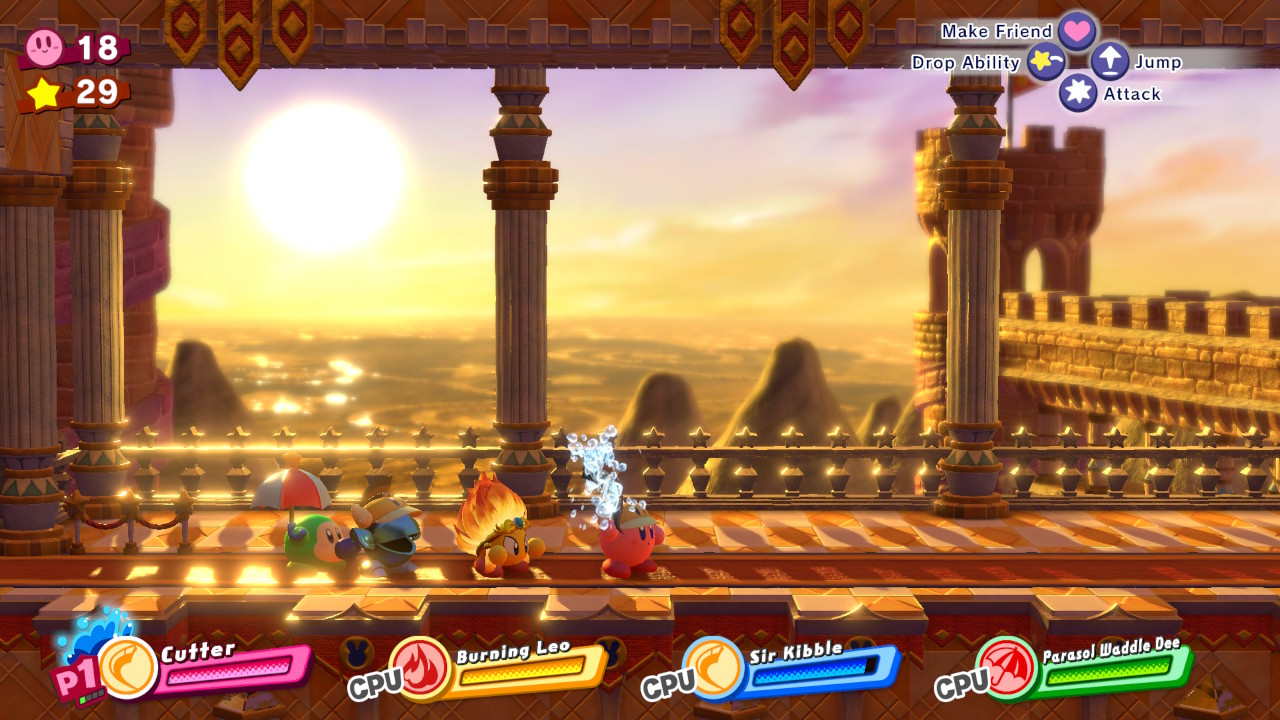Screen dimensions: 1280x720
Task: Select Parasol Waddle Dee's umbrella icon
Action: point(1007,667)
